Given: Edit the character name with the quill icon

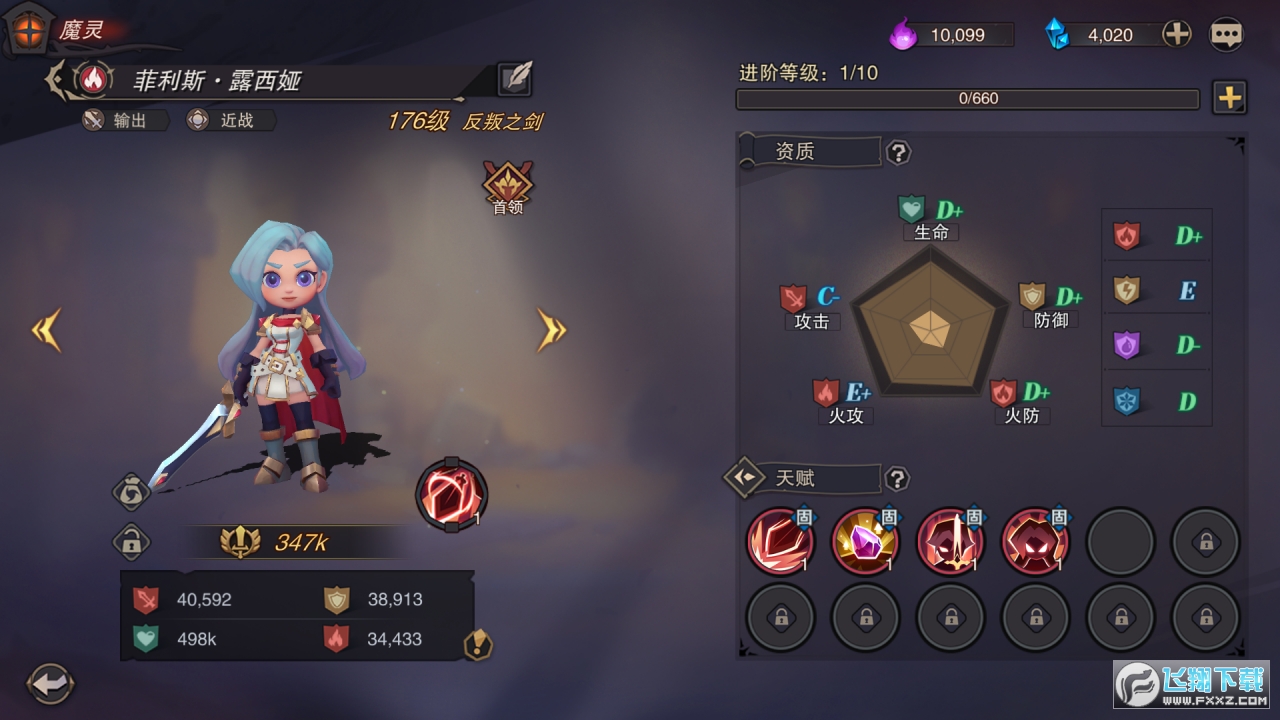Looking at the screenshot, I should [x=515, y=79].
